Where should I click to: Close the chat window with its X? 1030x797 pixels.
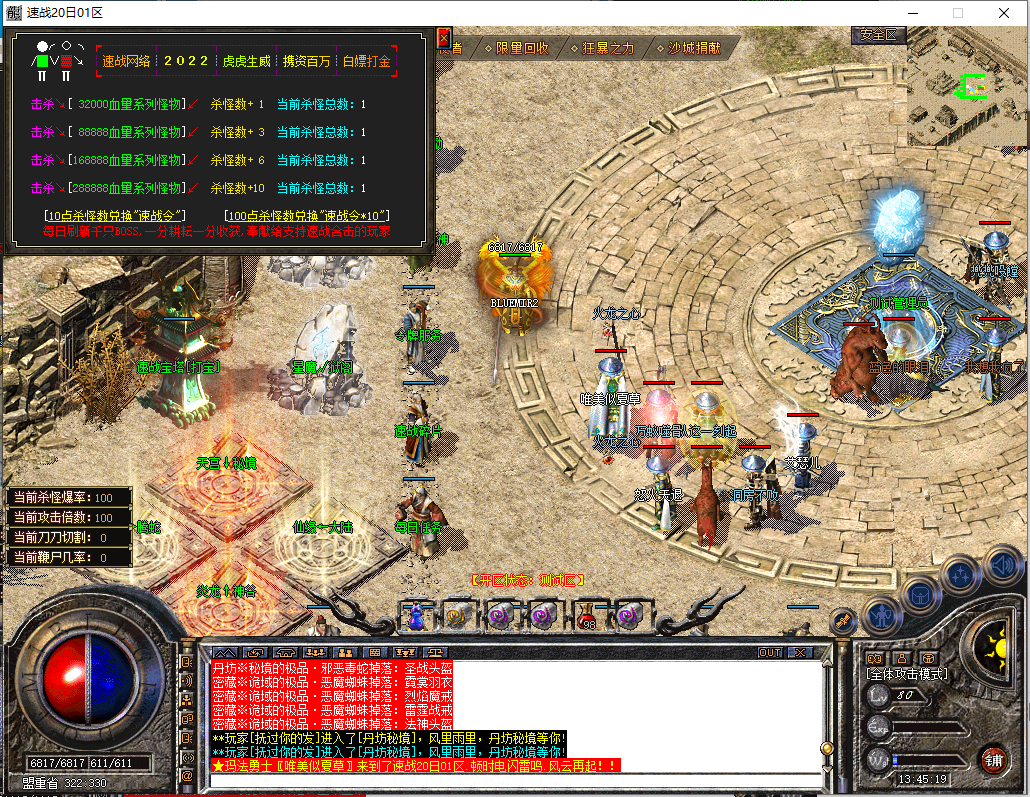point(799,653)
